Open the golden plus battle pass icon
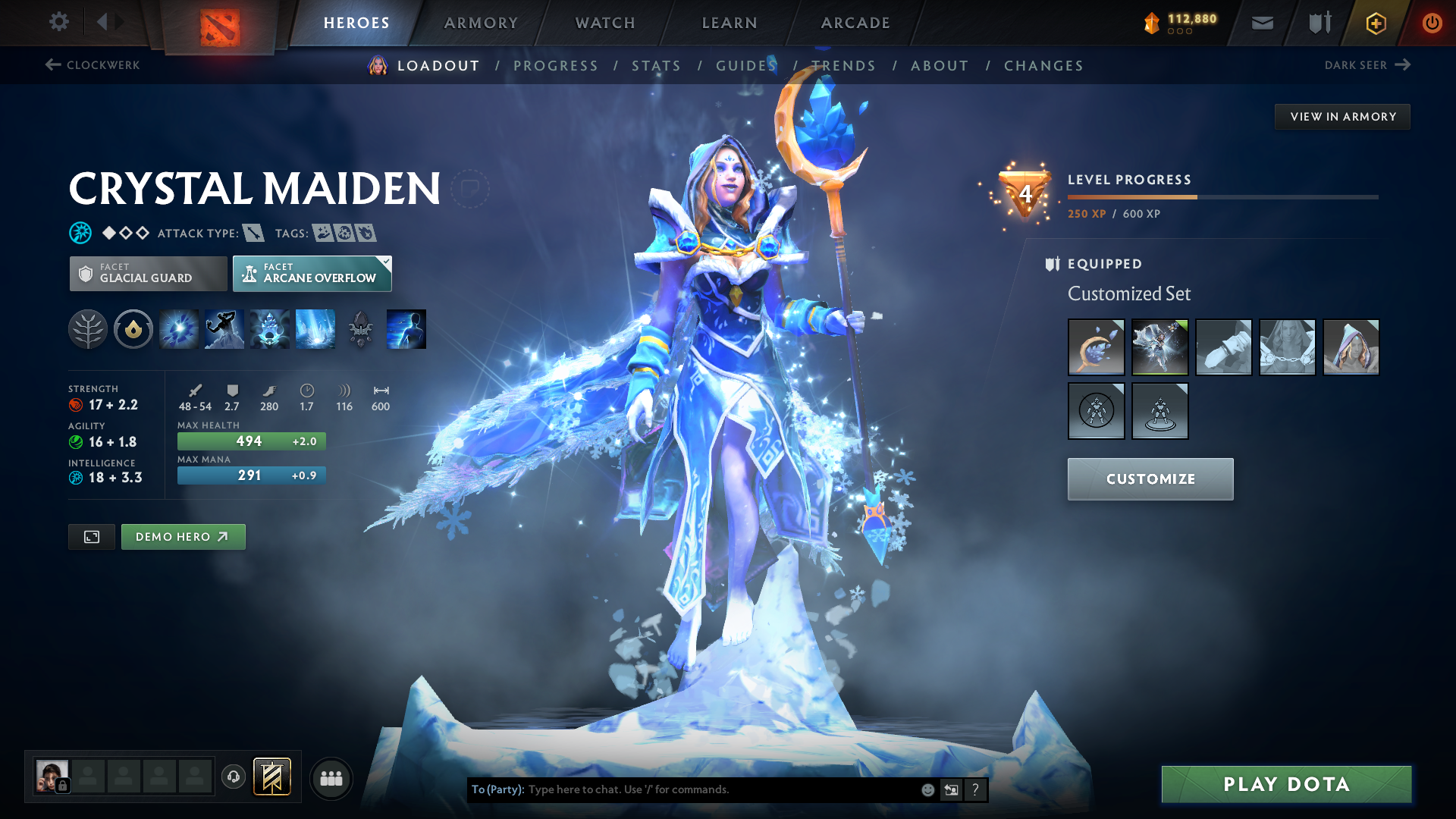Viewport: 1456px width, 819px height. 1375,22
